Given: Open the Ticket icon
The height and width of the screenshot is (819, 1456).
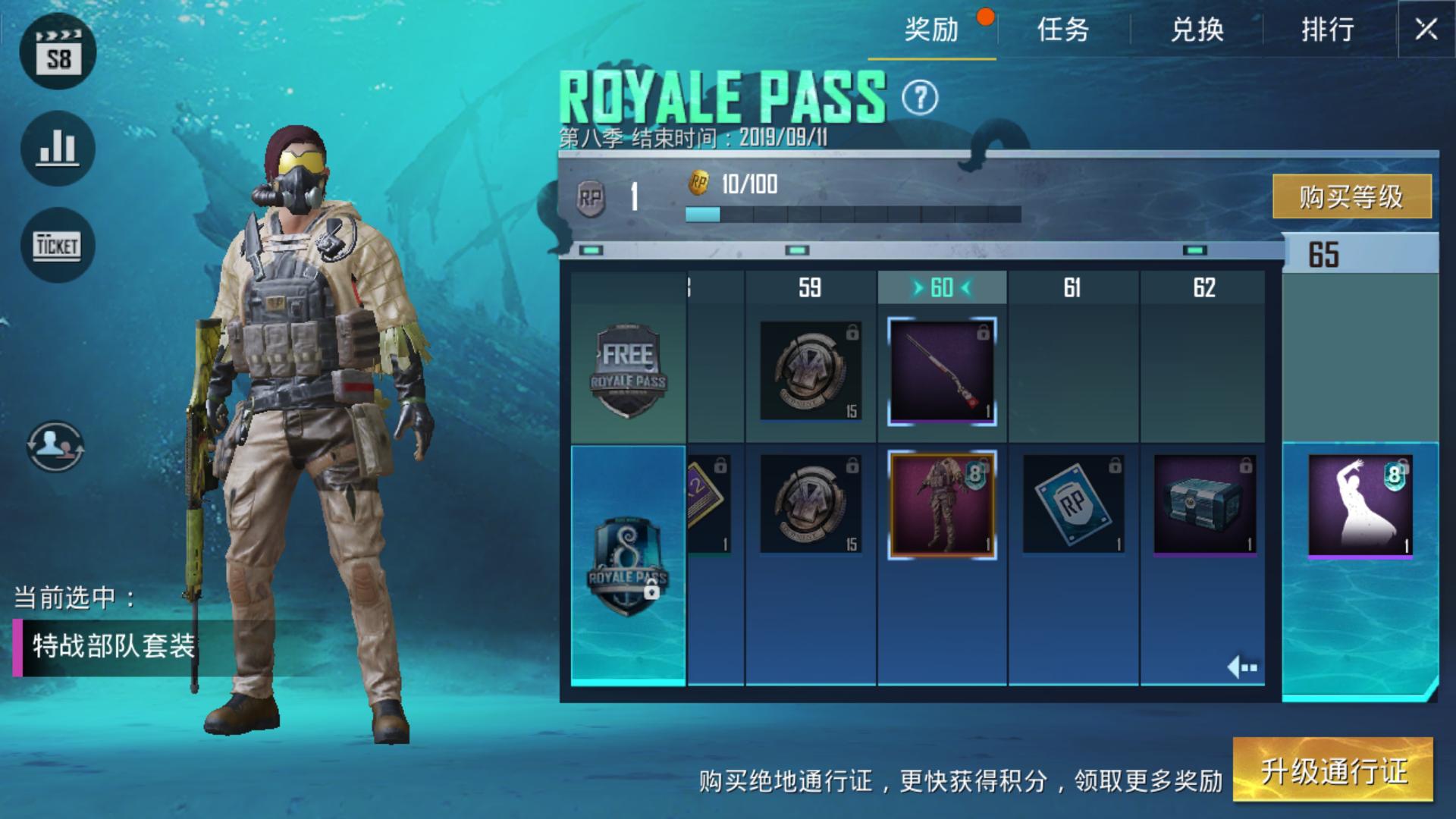Looking at the screenshot, I should 58,245.
